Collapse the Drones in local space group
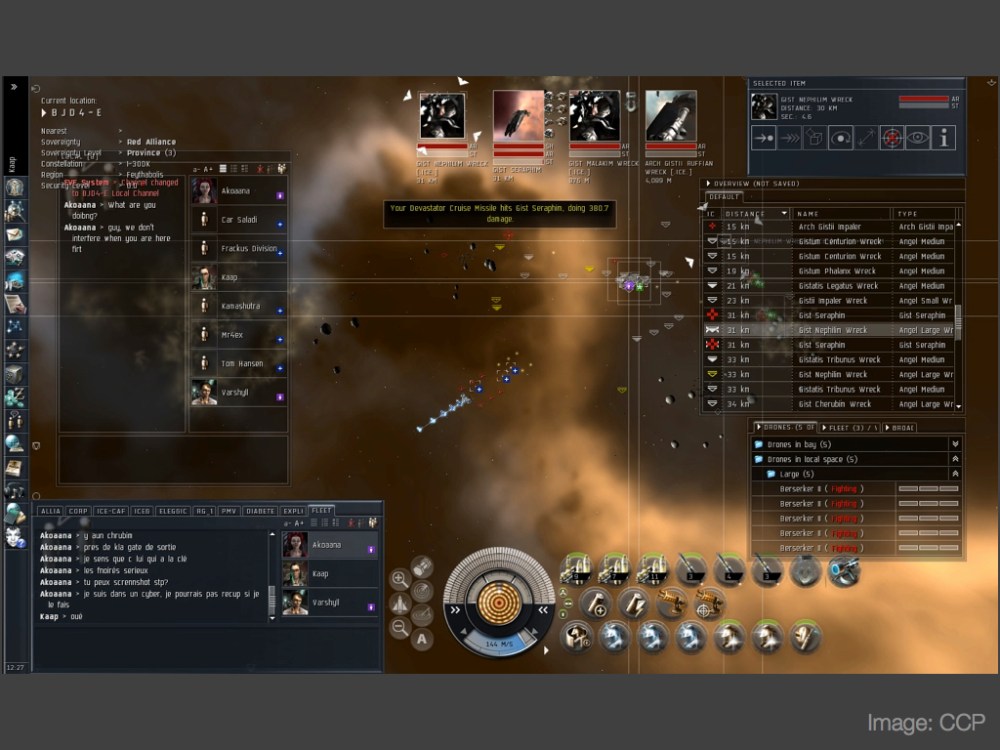The width and height of the screenshot is (1000, 750). pos(955,459)
